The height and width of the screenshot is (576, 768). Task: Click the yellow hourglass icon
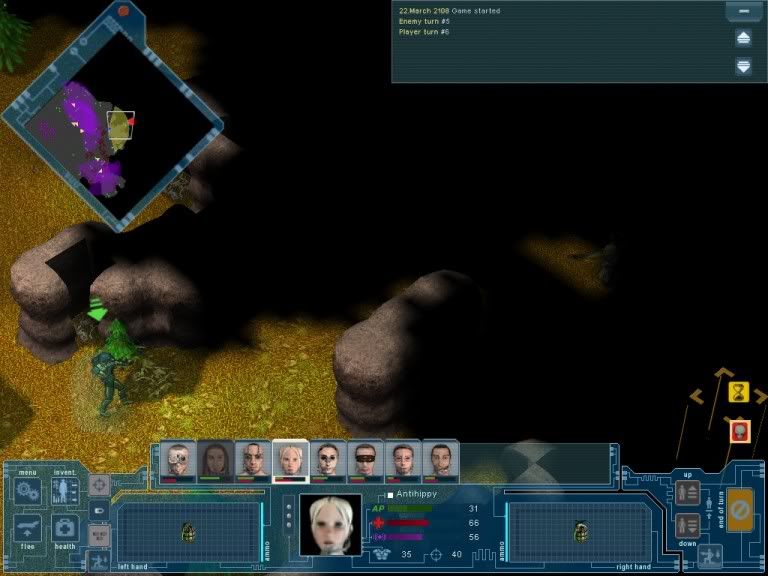point(739,391)
